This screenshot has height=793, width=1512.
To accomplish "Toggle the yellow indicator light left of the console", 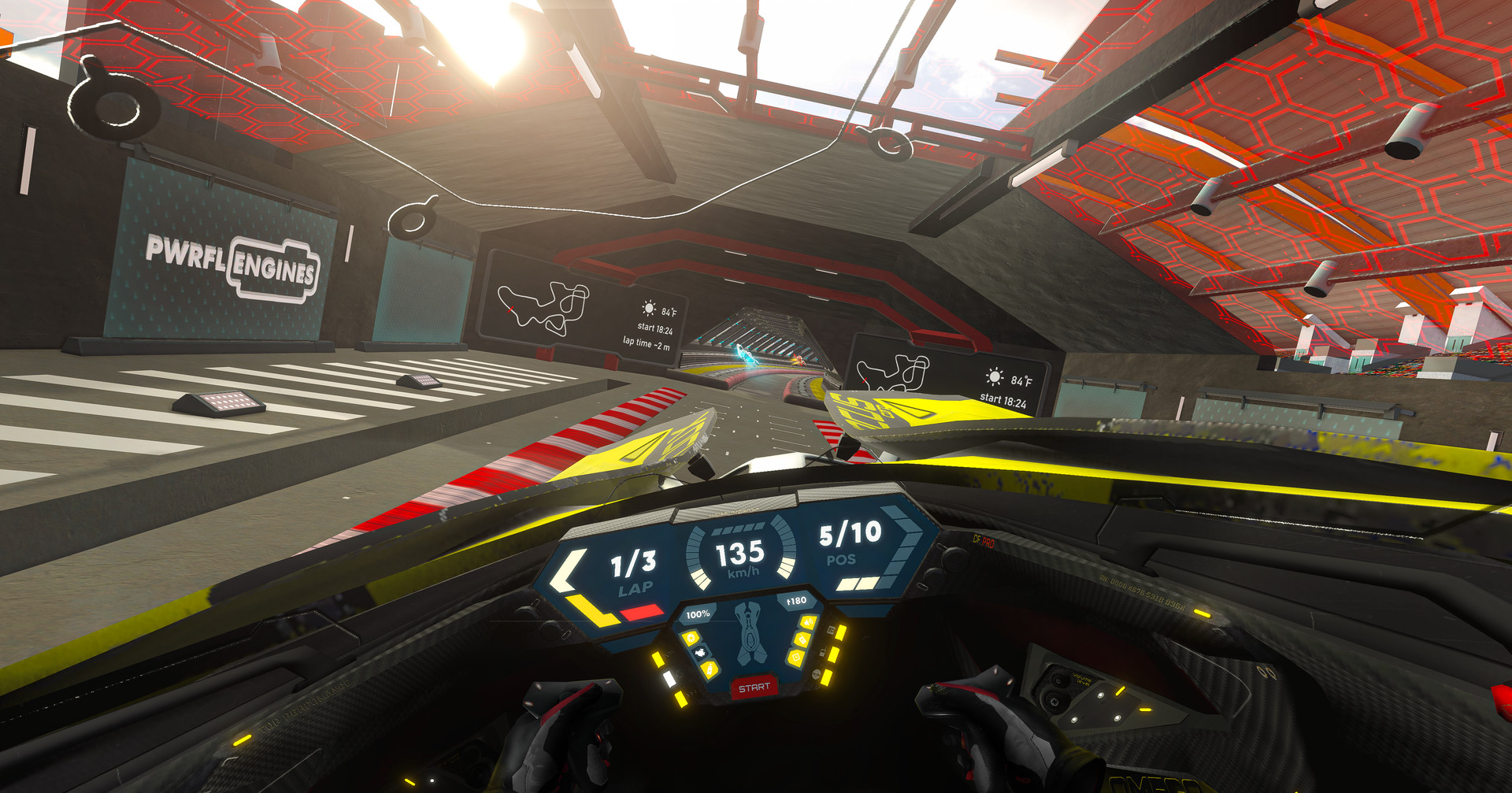I will pyautogui.click(x=658, y=659).
